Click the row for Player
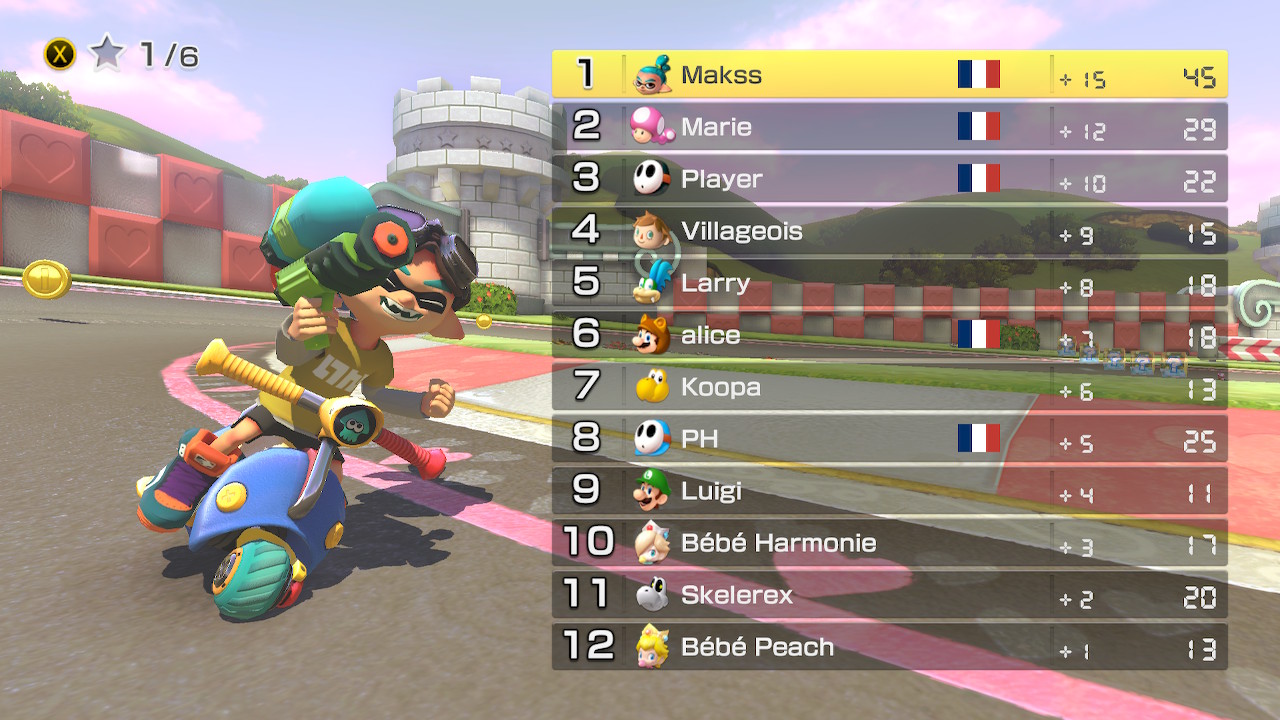 [889, 178]
